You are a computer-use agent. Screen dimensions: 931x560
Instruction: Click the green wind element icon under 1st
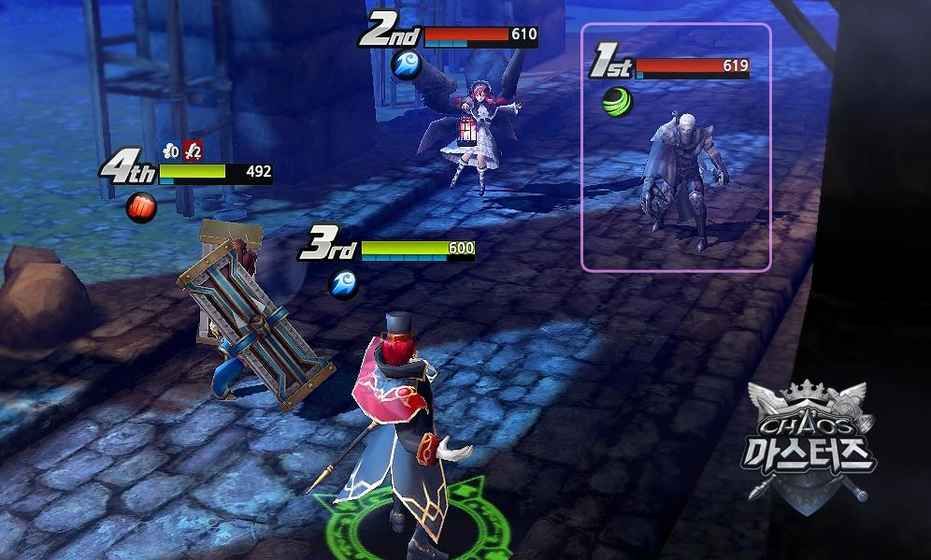[616, 101]
